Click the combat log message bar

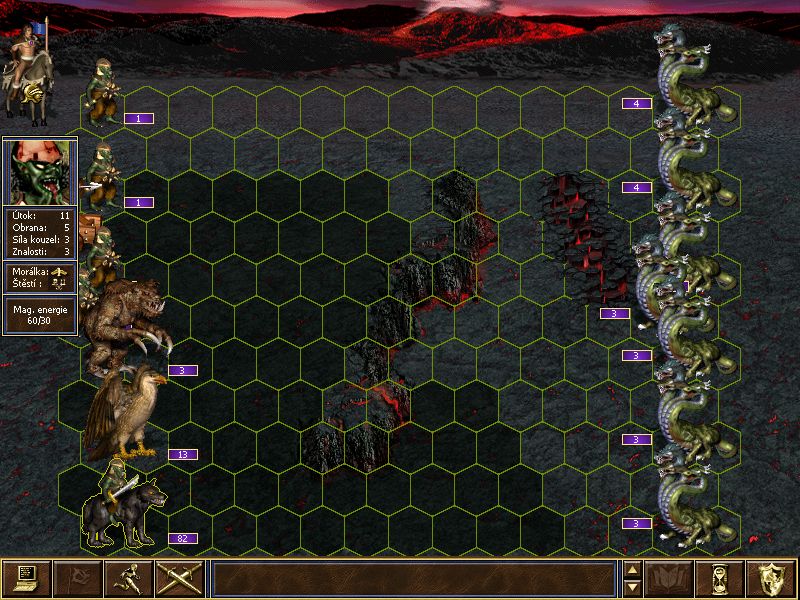[414, 579]
